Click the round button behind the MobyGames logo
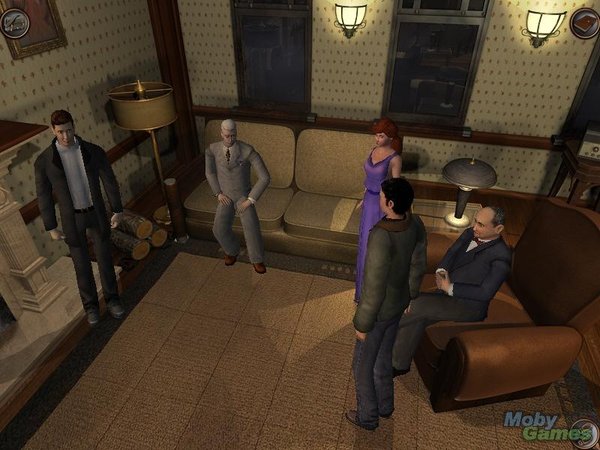 (x=584, y=434)
